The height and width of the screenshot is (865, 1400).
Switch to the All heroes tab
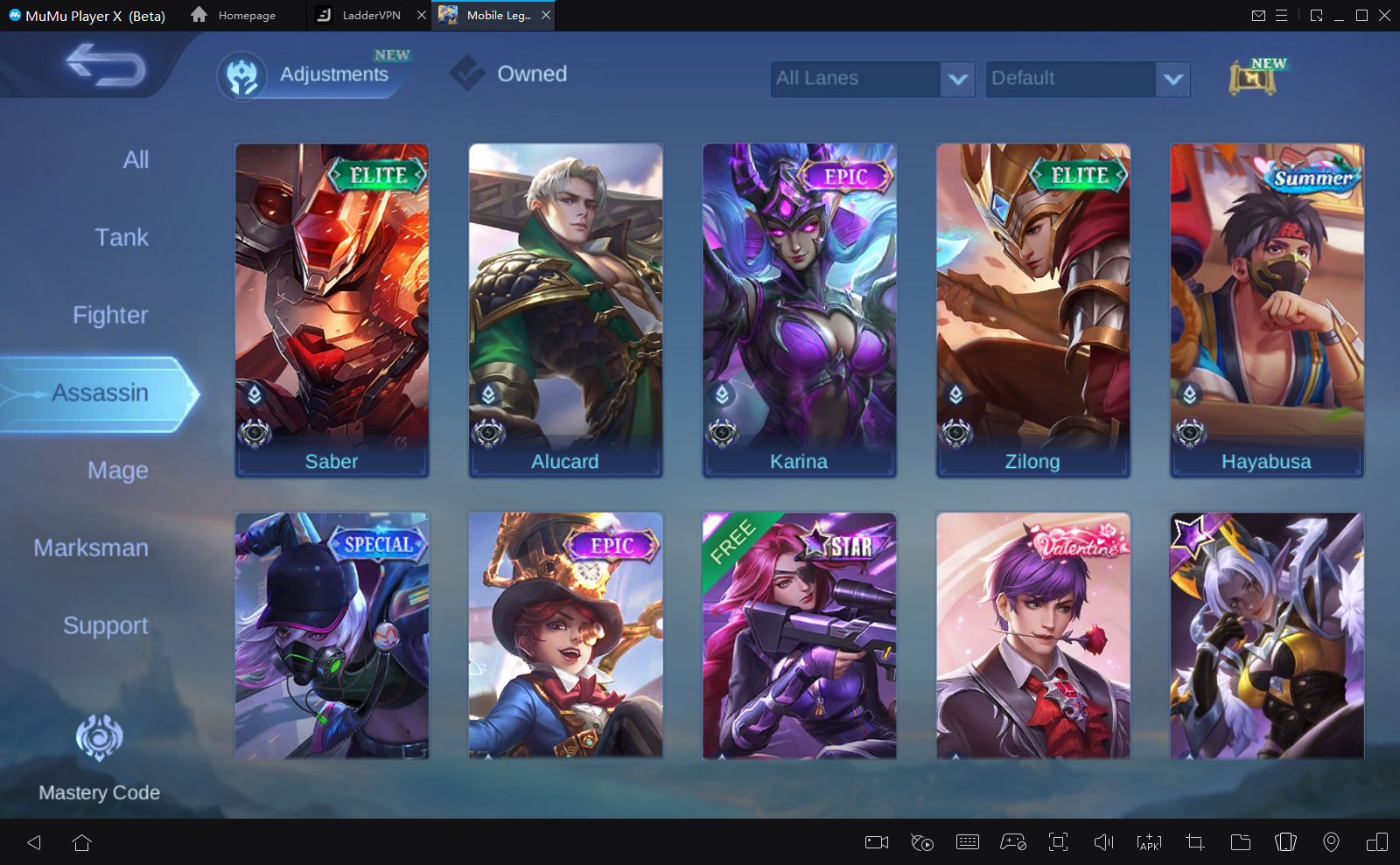pyautogui.click(x=136, y=160)
